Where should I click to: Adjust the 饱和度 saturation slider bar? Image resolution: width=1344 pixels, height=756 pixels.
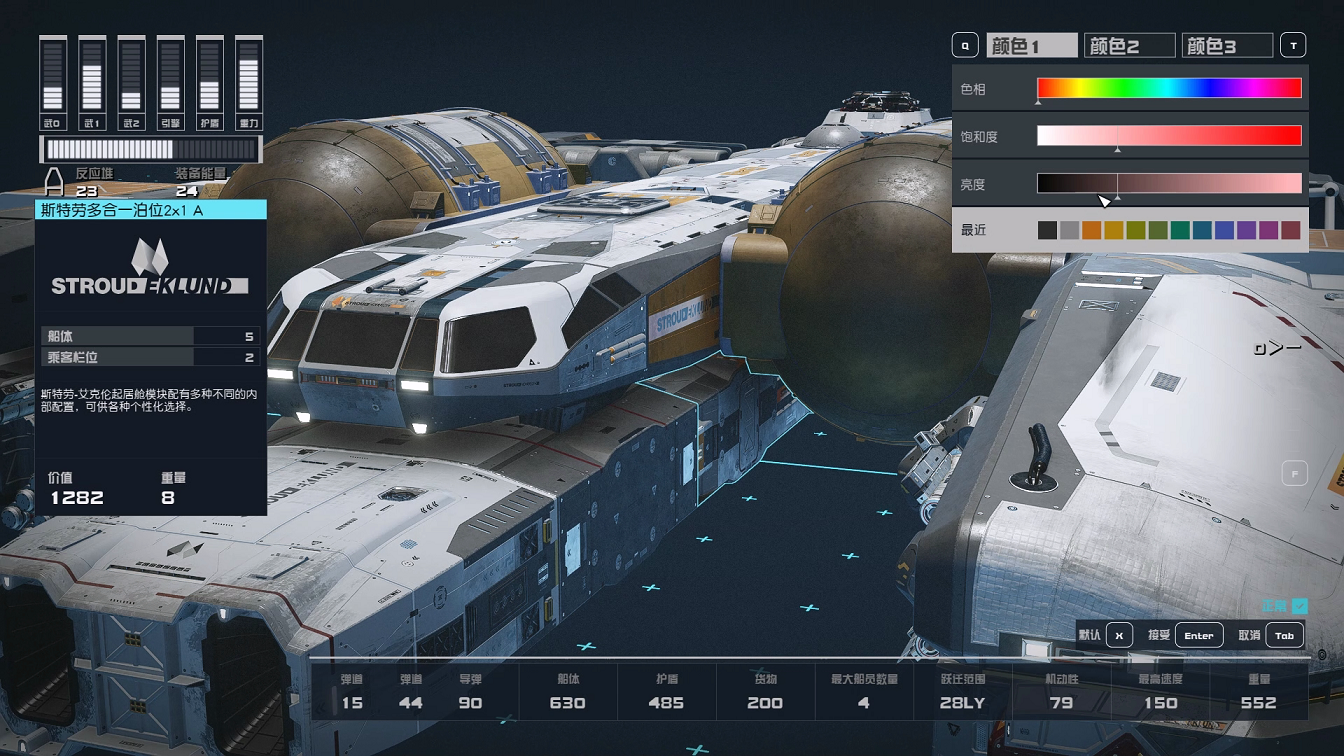coord(1169,136)
